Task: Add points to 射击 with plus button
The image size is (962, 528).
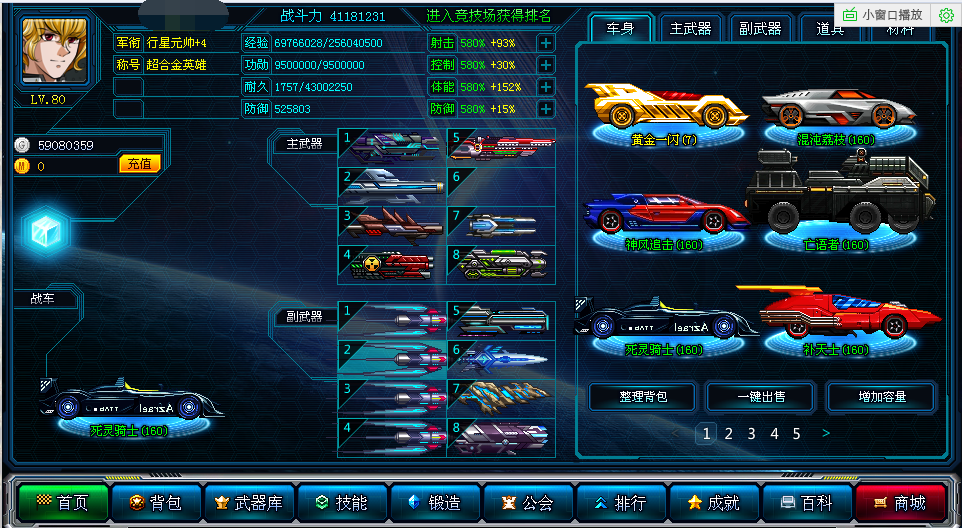Action: (x=545, y=43)
